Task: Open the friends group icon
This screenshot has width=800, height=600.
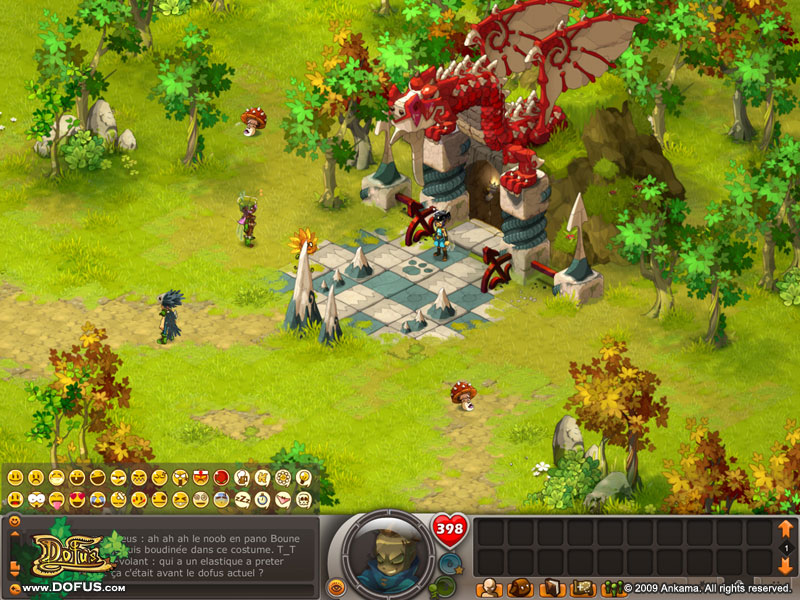Action: point(611,587)
